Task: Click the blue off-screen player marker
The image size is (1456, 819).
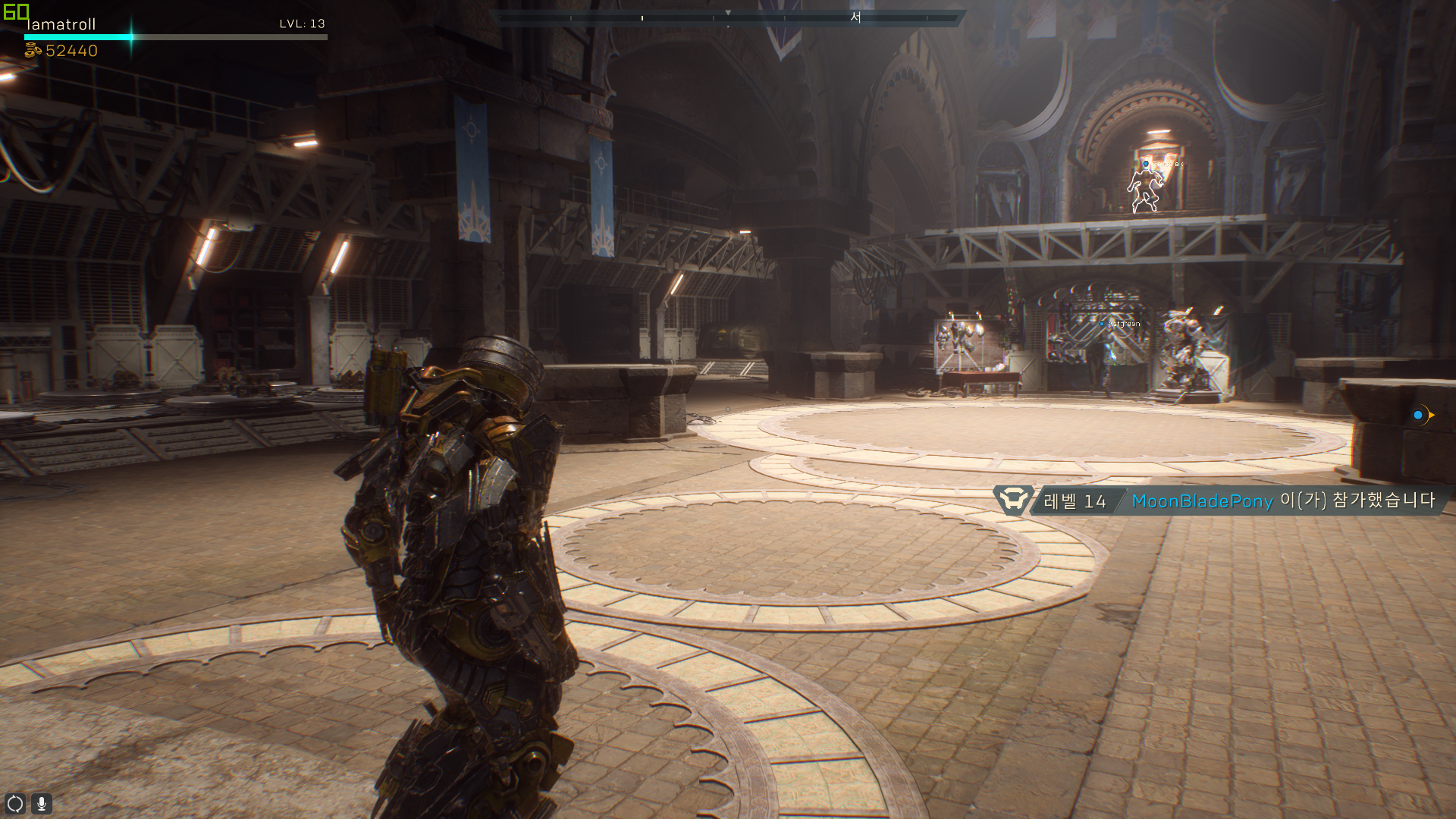Action: [1419, 415]
